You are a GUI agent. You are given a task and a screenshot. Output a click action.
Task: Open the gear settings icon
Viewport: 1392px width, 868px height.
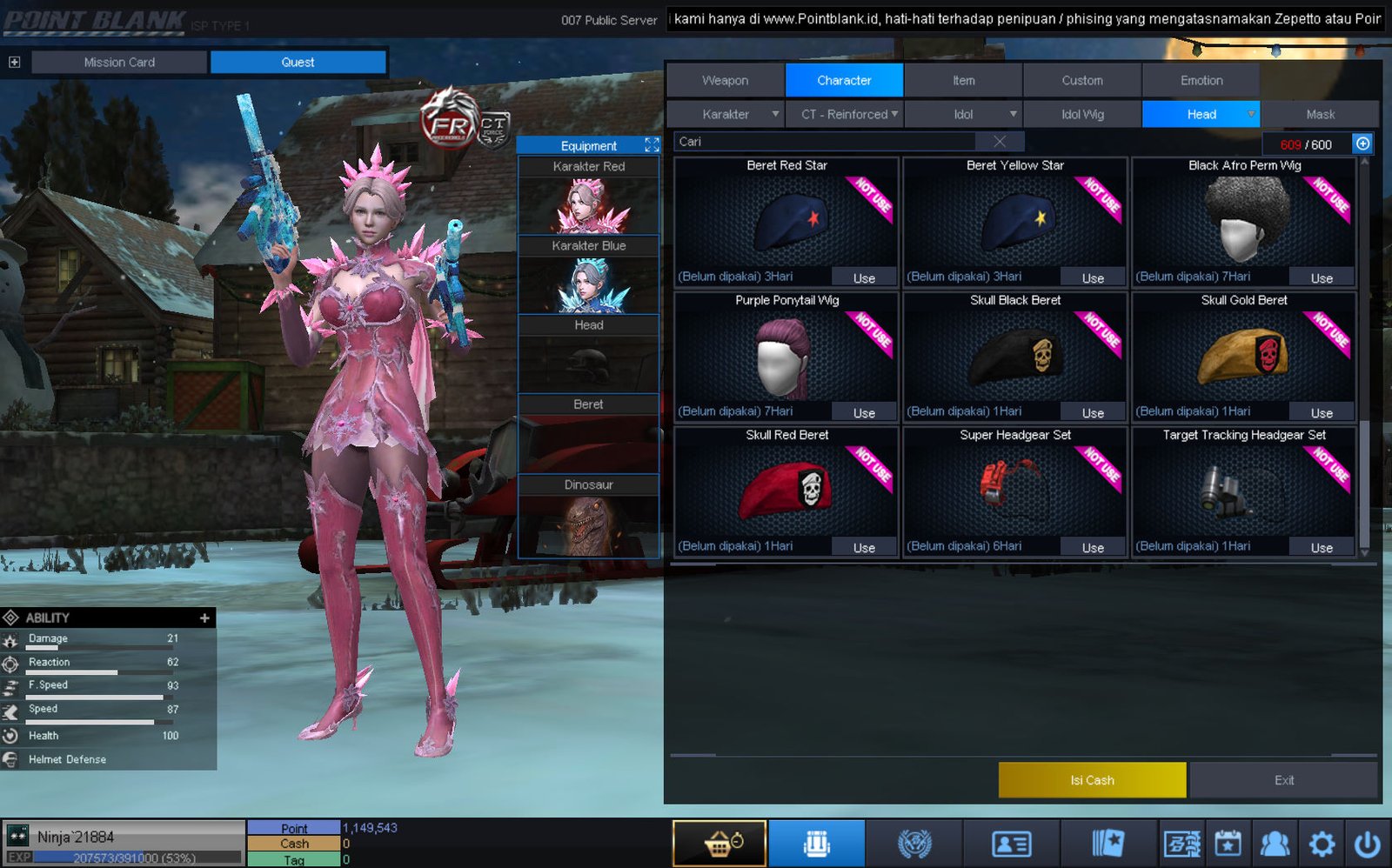click(1322, 844)
